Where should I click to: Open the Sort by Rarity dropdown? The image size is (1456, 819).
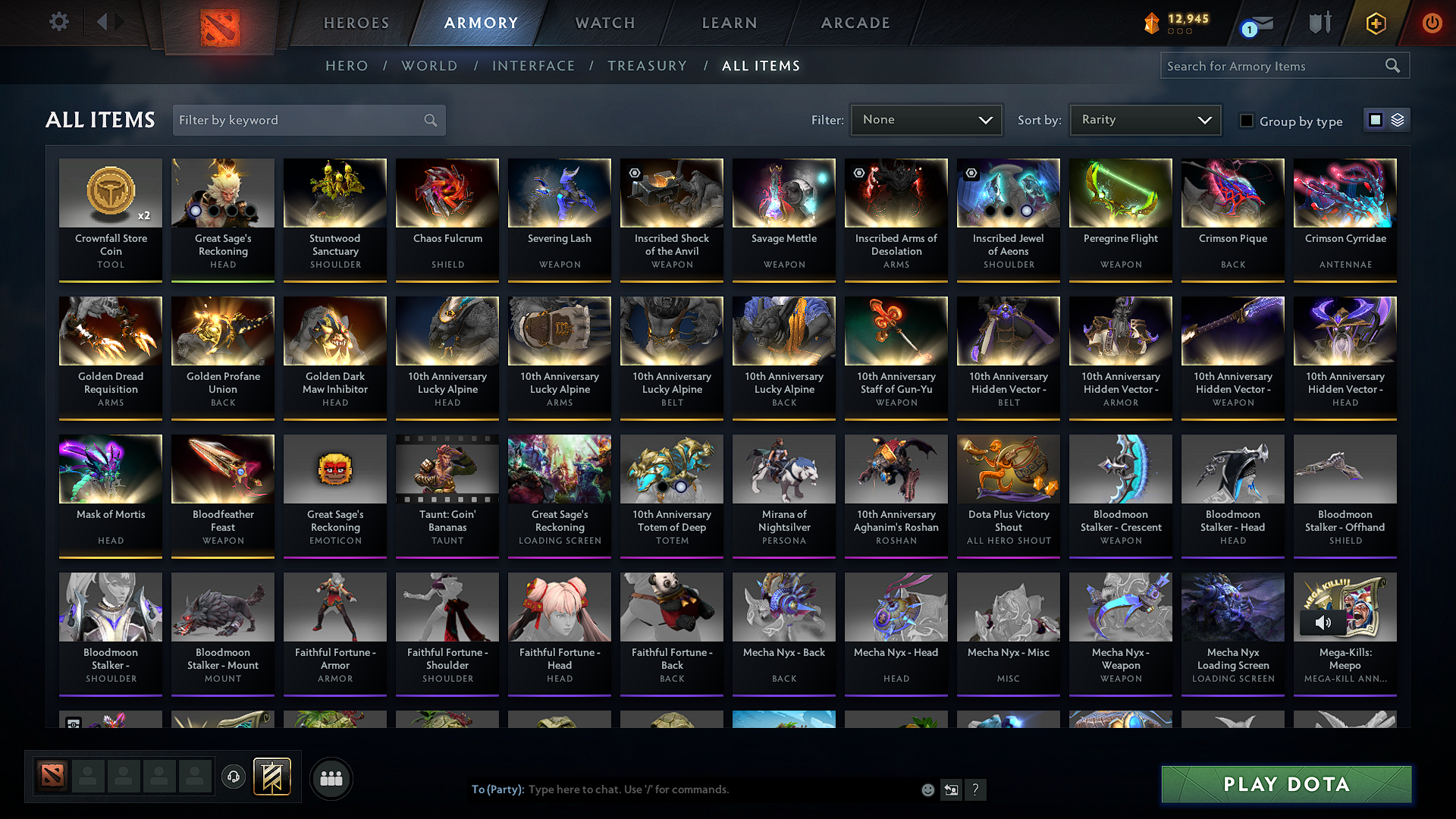point(1144,119)
